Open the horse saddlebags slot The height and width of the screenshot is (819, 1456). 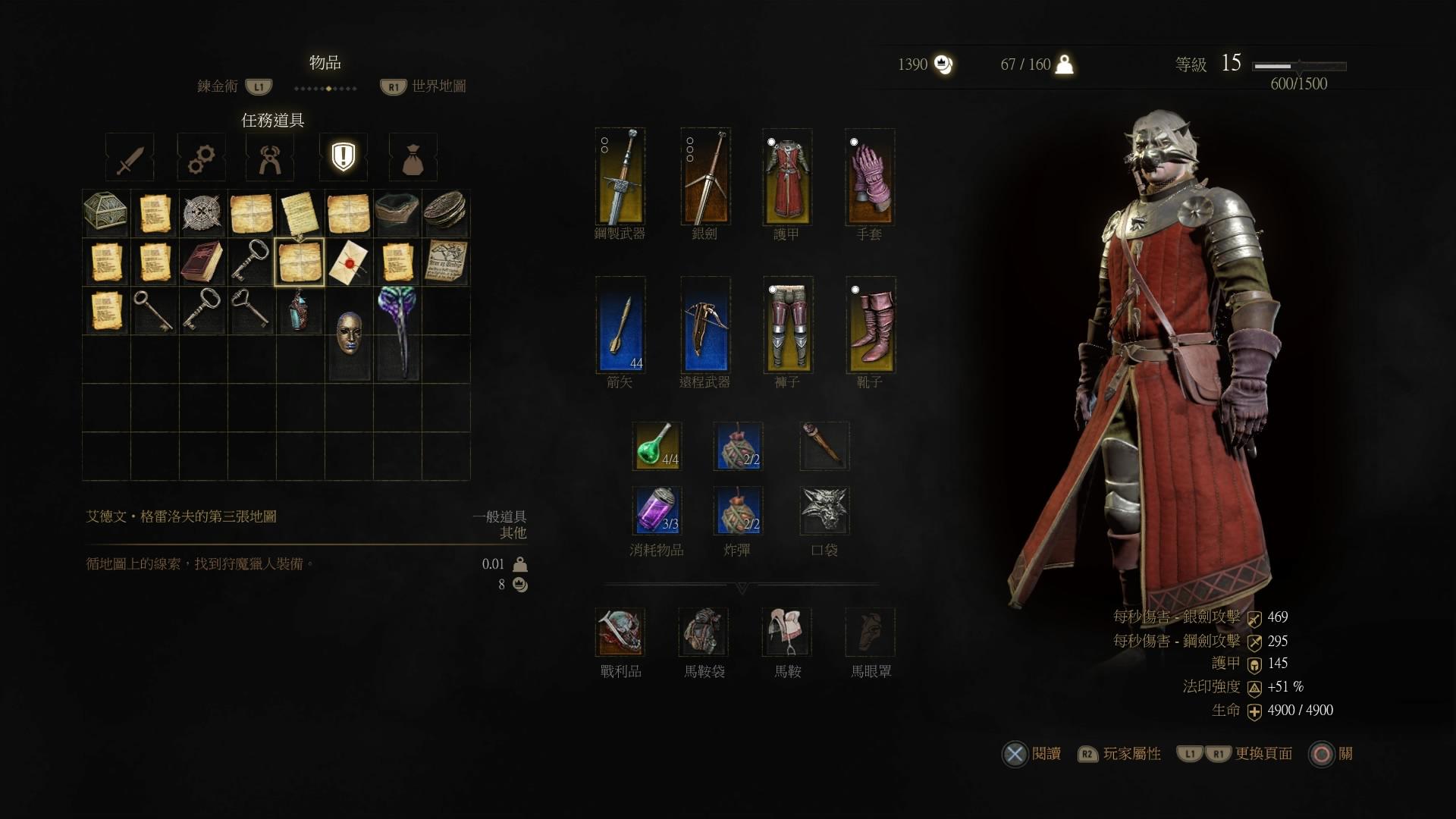point(704,632)
